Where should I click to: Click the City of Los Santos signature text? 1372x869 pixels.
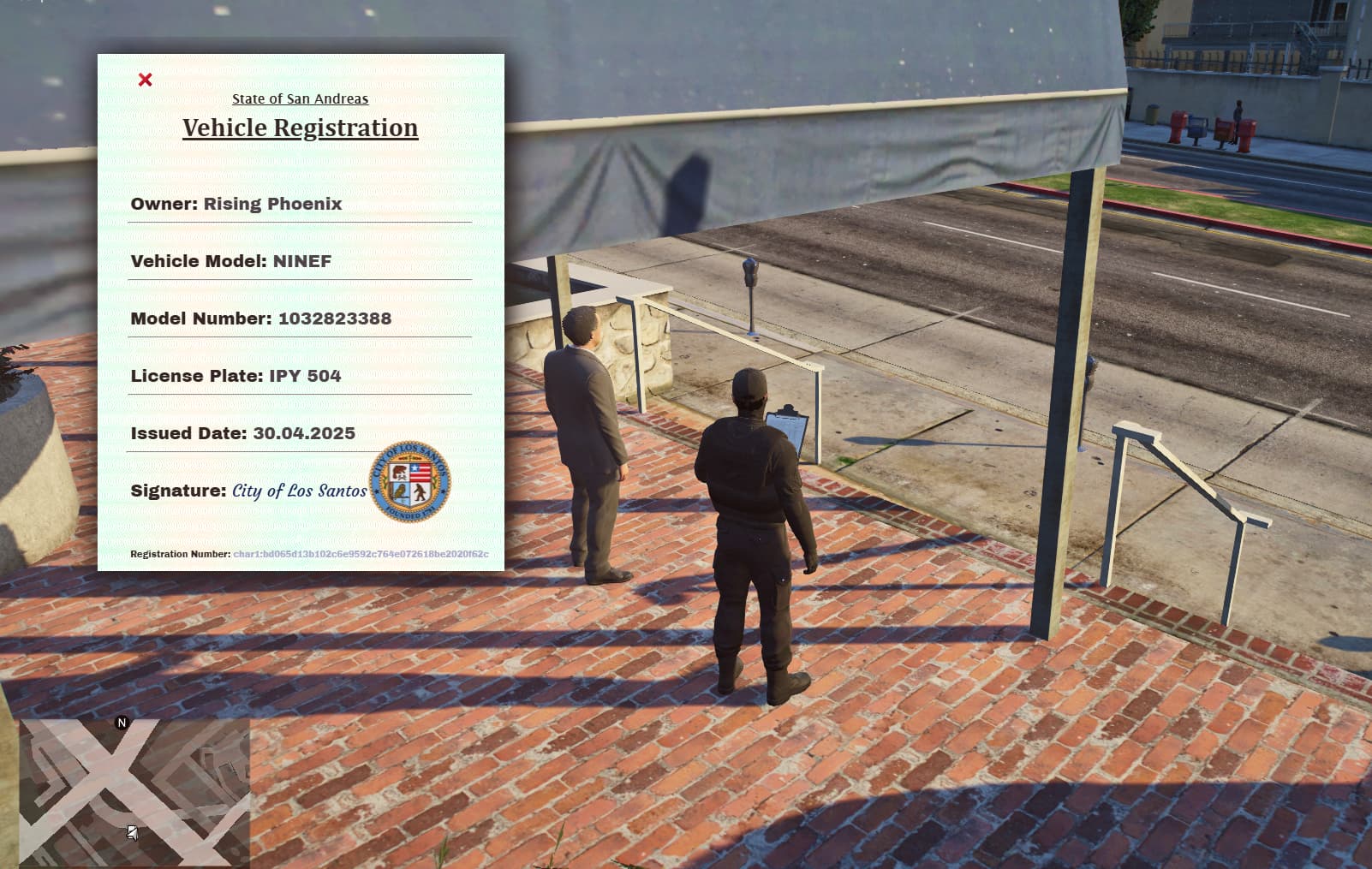pos(300,491)
